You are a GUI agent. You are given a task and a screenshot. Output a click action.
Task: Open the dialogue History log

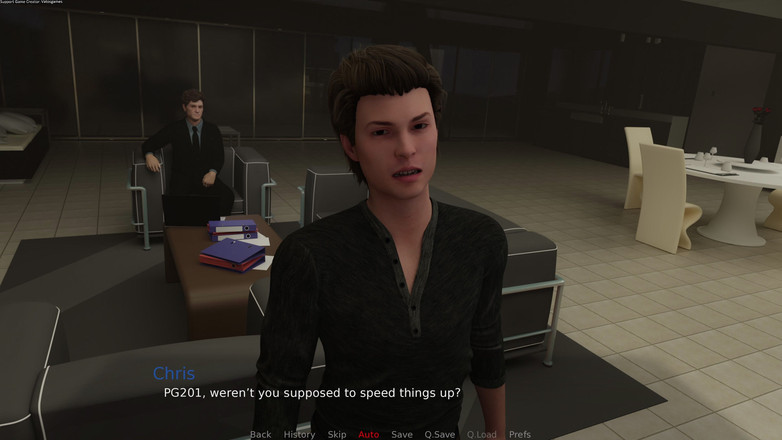tap(299, 434)
